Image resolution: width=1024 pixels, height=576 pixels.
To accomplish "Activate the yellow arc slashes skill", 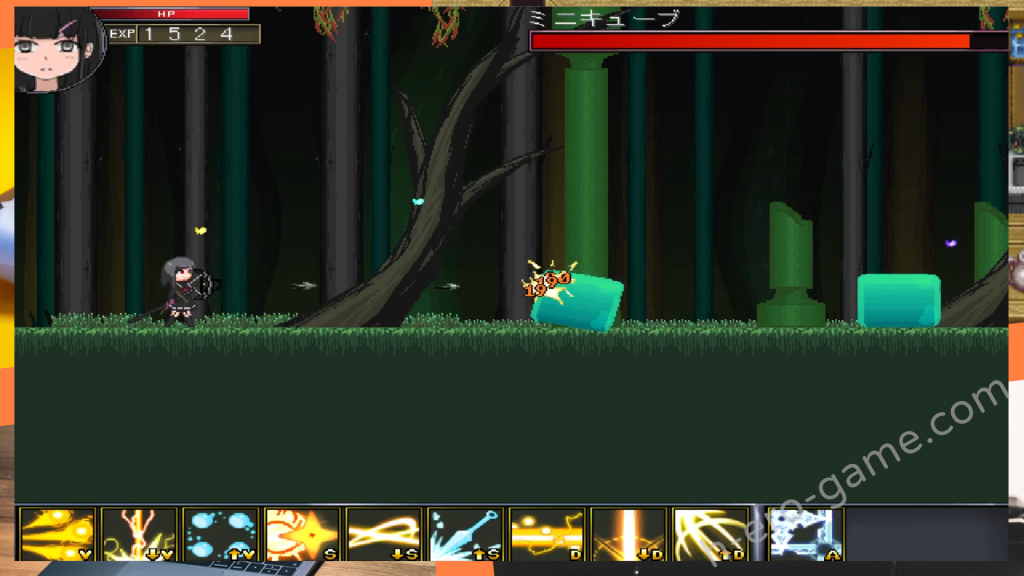I will [710, 534].
